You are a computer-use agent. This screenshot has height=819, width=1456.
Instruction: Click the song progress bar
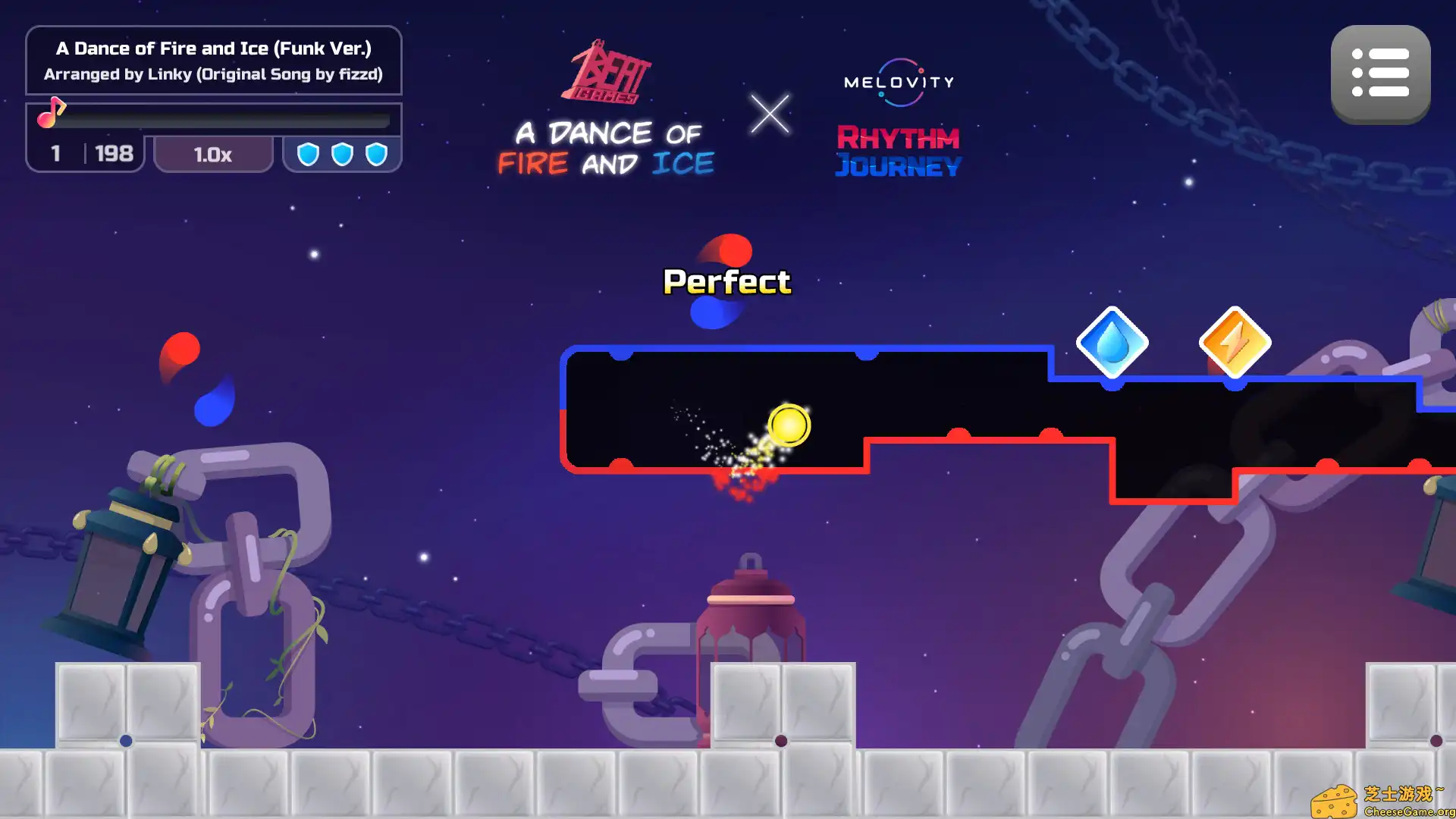coord(227,120)
